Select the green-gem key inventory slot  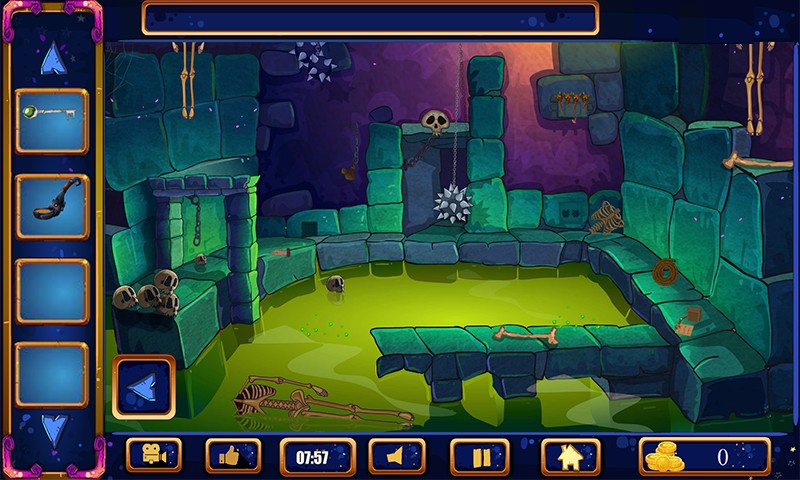tap(52, 121)
